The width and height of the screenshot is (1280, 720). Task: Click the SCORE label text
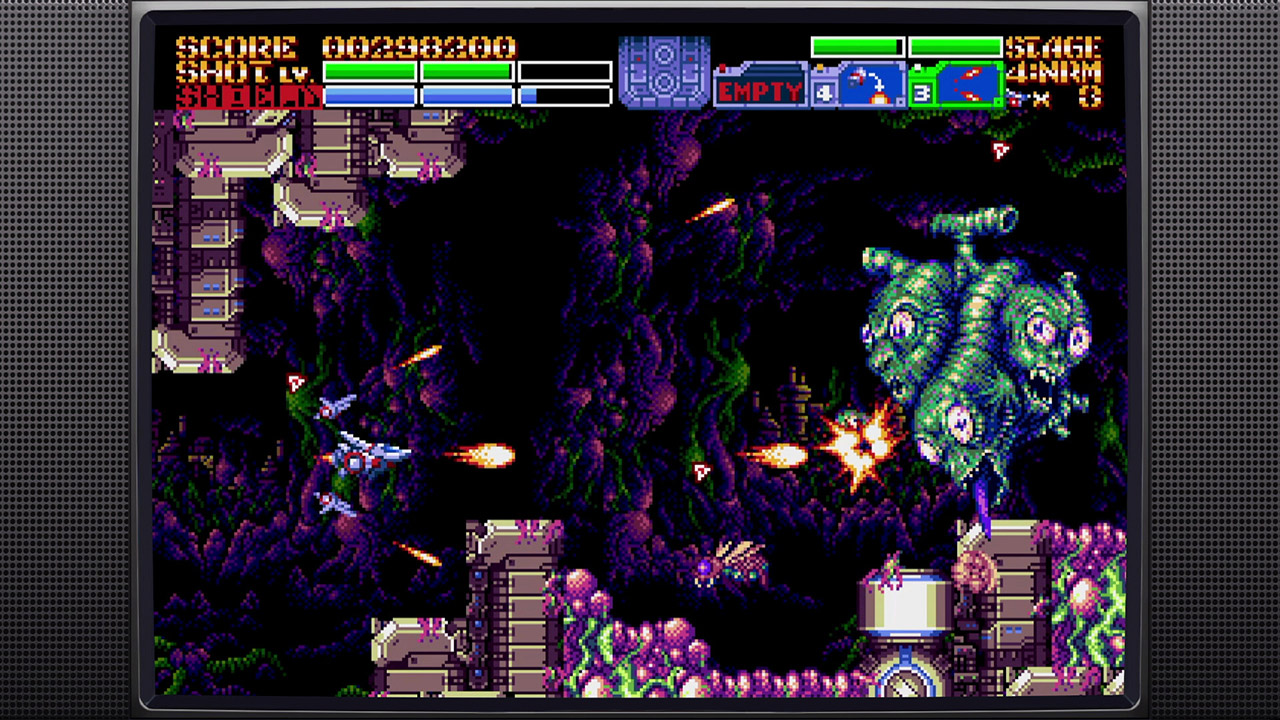(237, 46)
